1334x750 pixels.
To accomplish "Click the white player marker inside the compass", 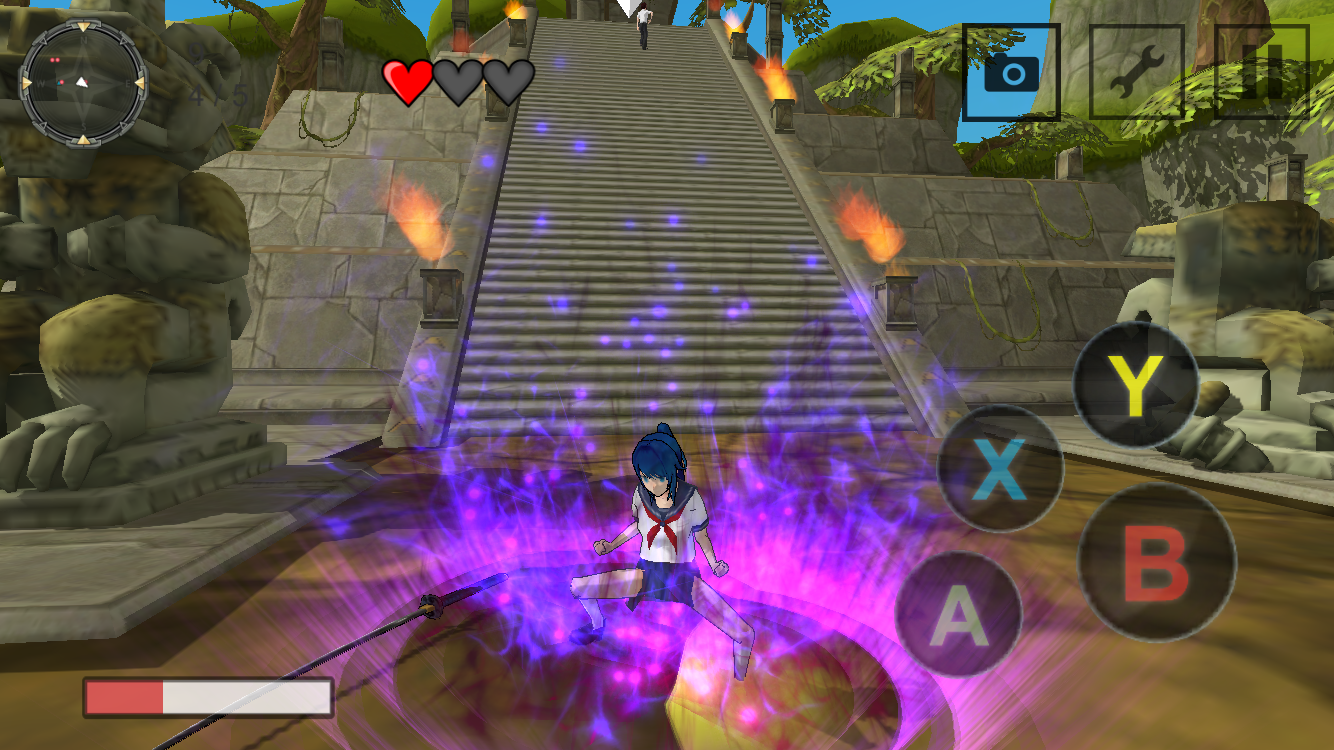I will (x=82, y=82).
